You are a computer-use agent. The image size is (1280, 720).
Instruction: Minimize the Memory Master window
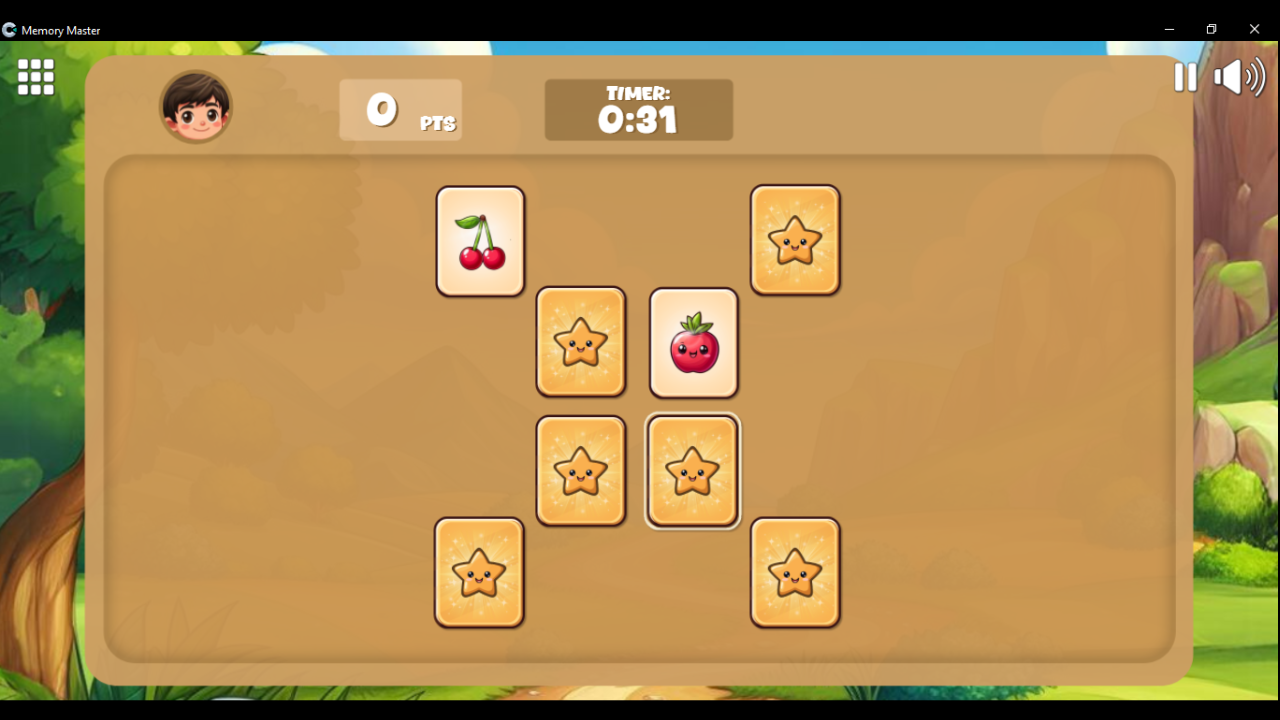(1169, 29)
